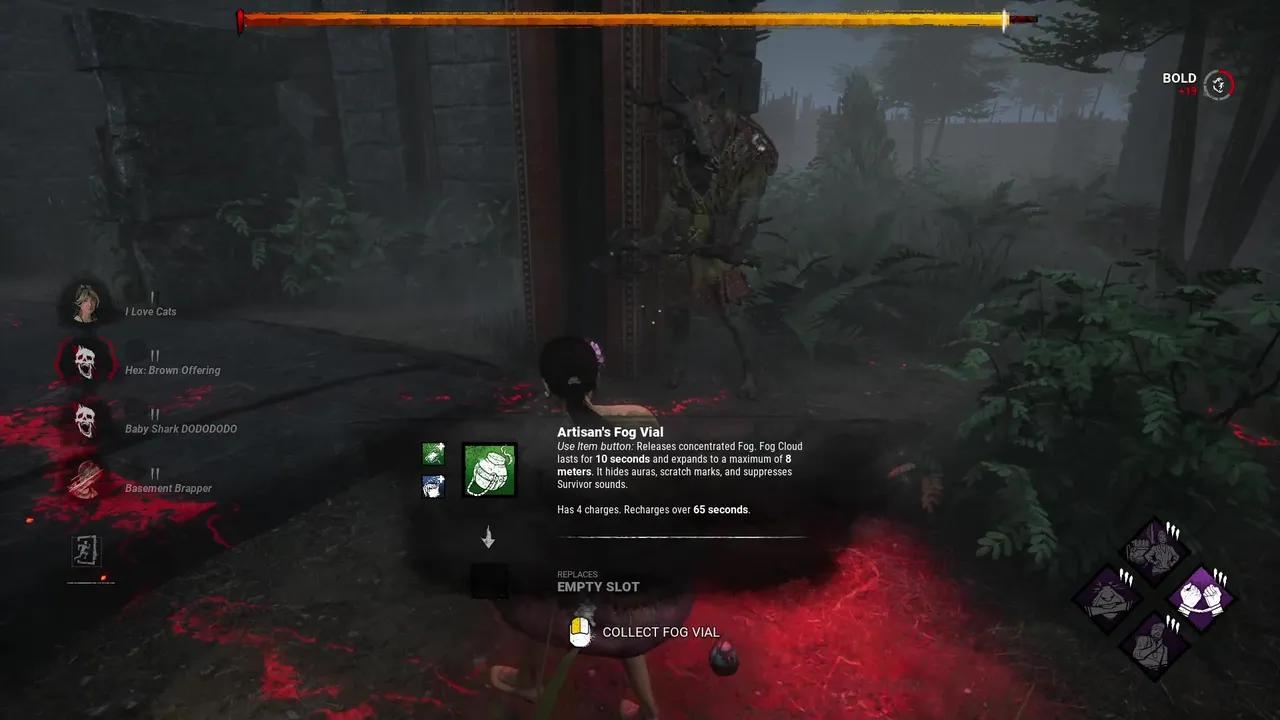The image size is (1280, 720).
Task: Click Basement Brapper's downed status icon
Action: pos(86,479)
